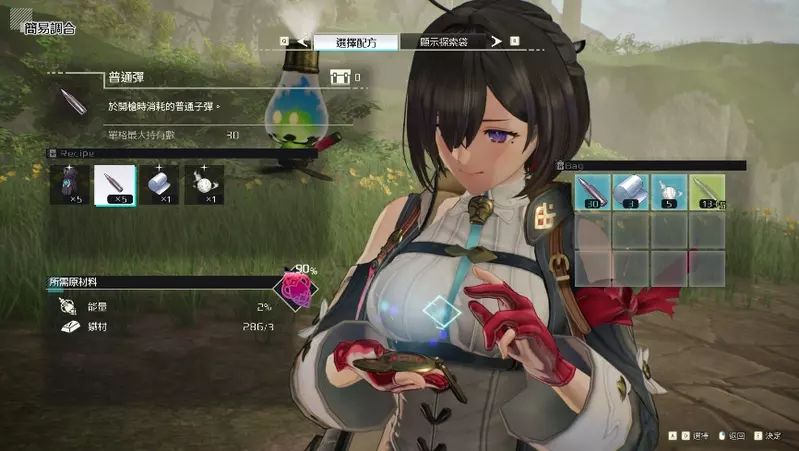
Task: Choose the white bomb recipe
Action: click(x=204, y=186)
